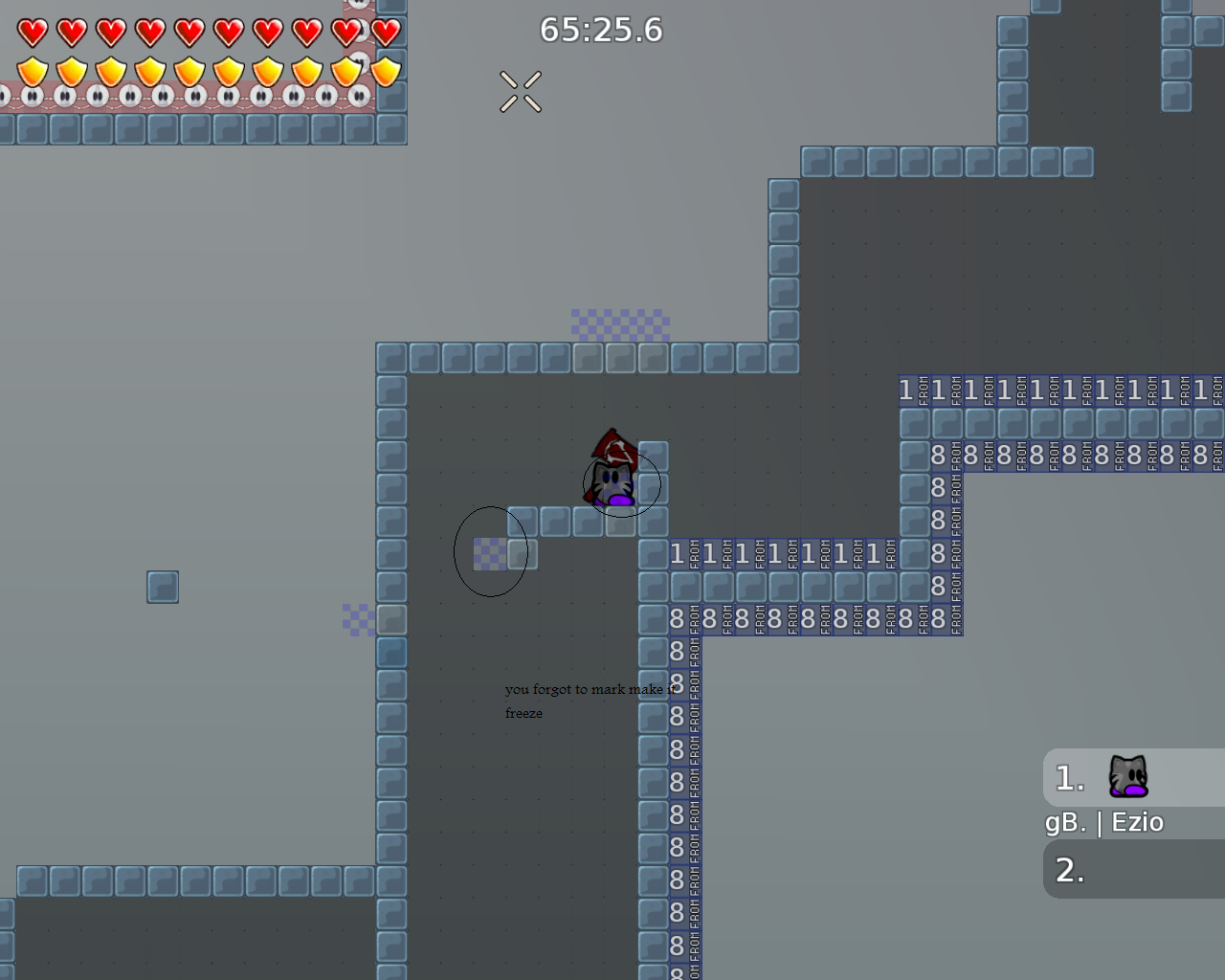The height and width of the screenshot is (980, 1225).
Task: Select the gB. | Ezio player name
Action: [1102, 821]
